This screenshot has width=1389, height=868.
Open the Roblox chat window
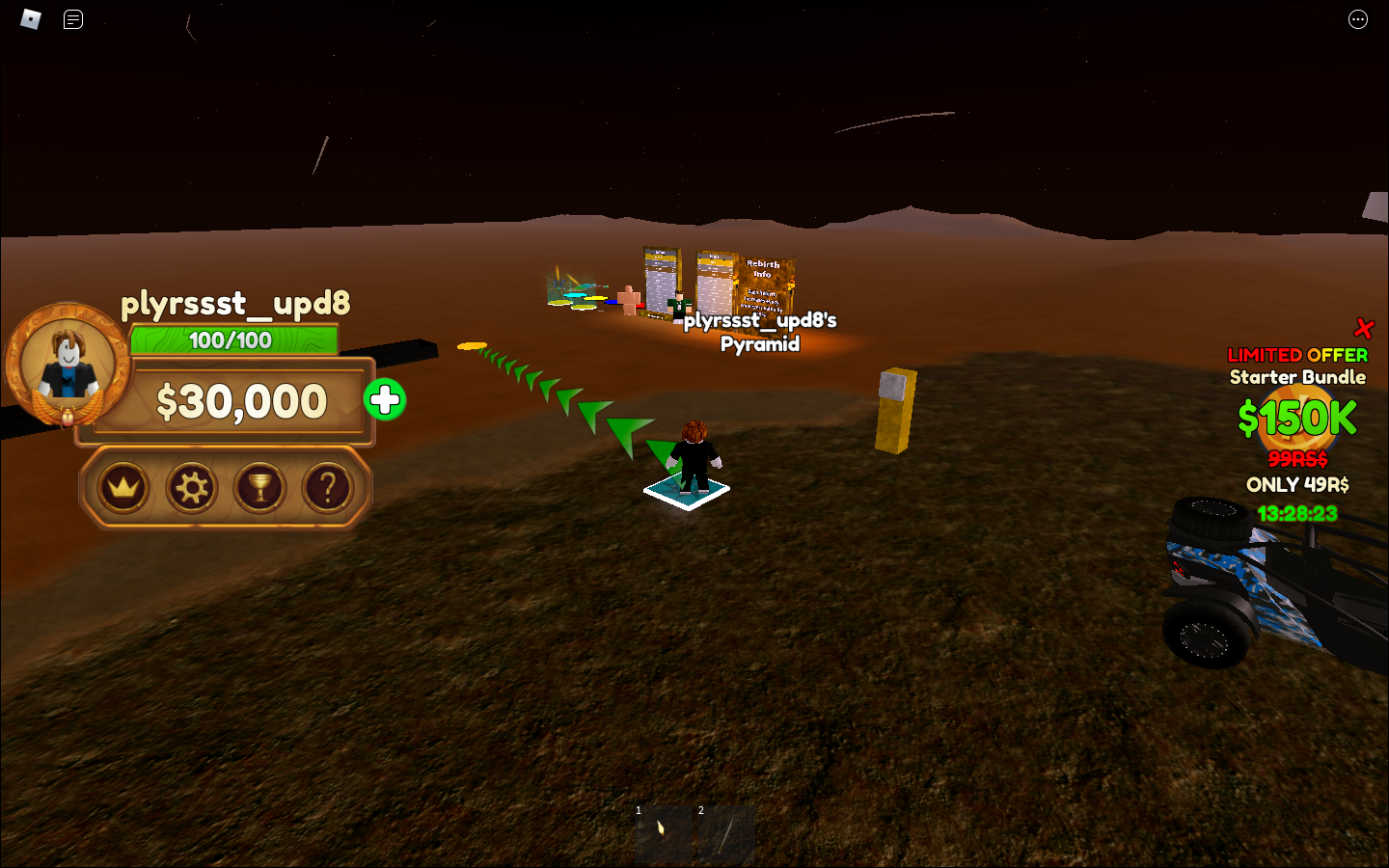pos(73,19)
